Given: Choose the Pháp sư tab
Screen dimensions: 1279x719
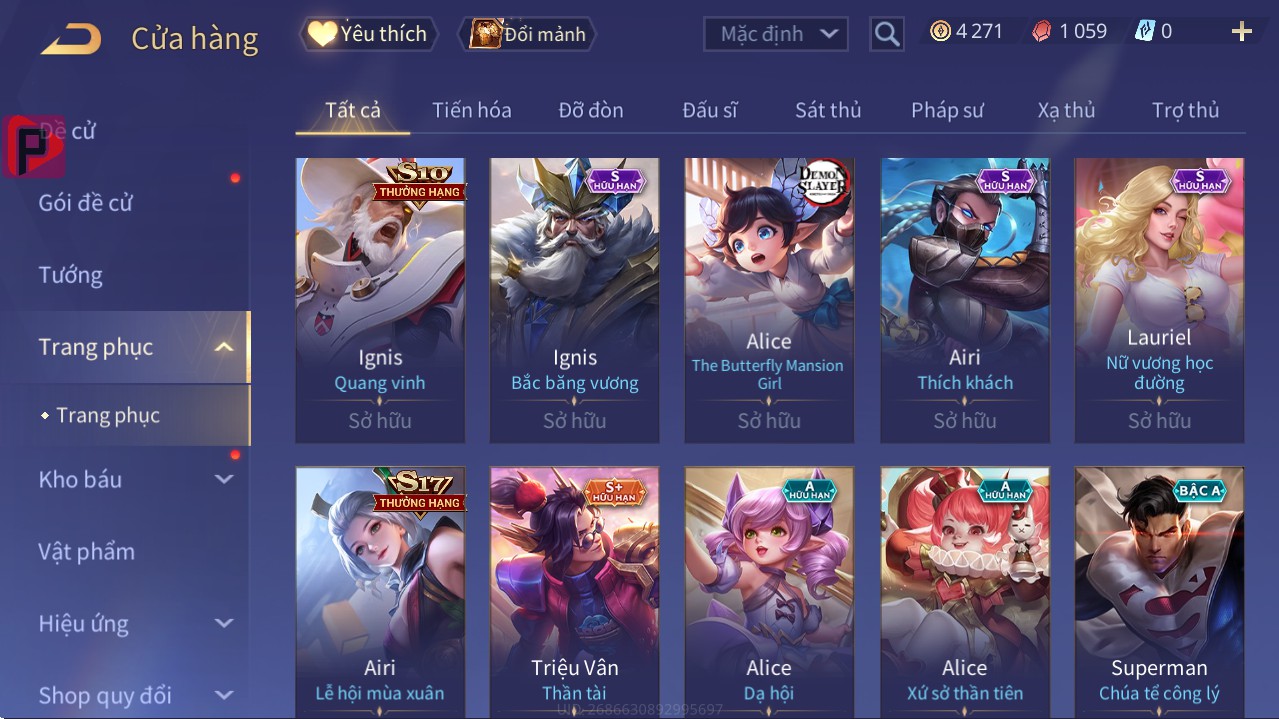Looking at the screenshot, I should point(947,110).
